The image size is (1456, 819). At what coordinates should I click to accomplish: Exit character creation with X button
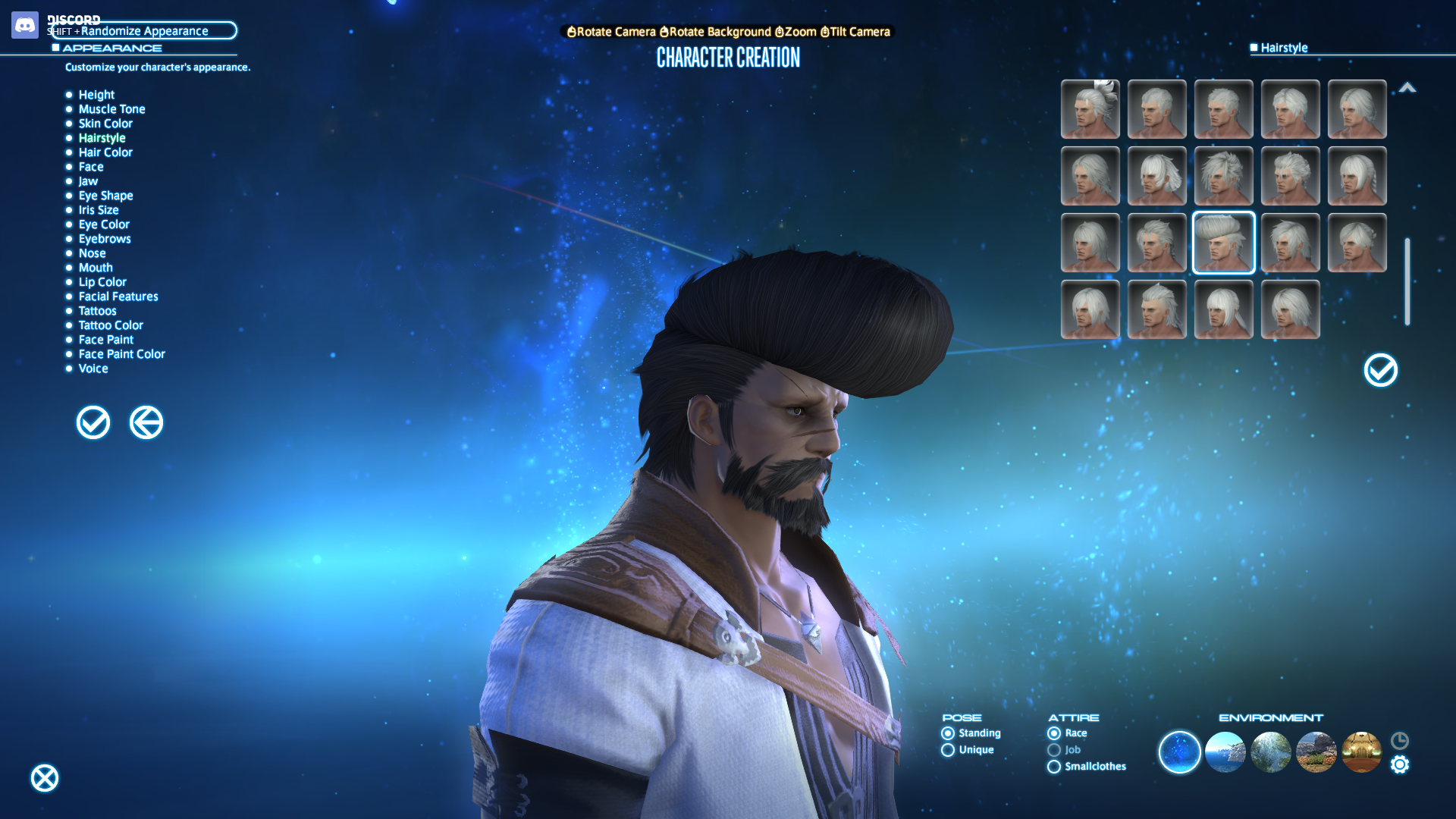(45, 778)
